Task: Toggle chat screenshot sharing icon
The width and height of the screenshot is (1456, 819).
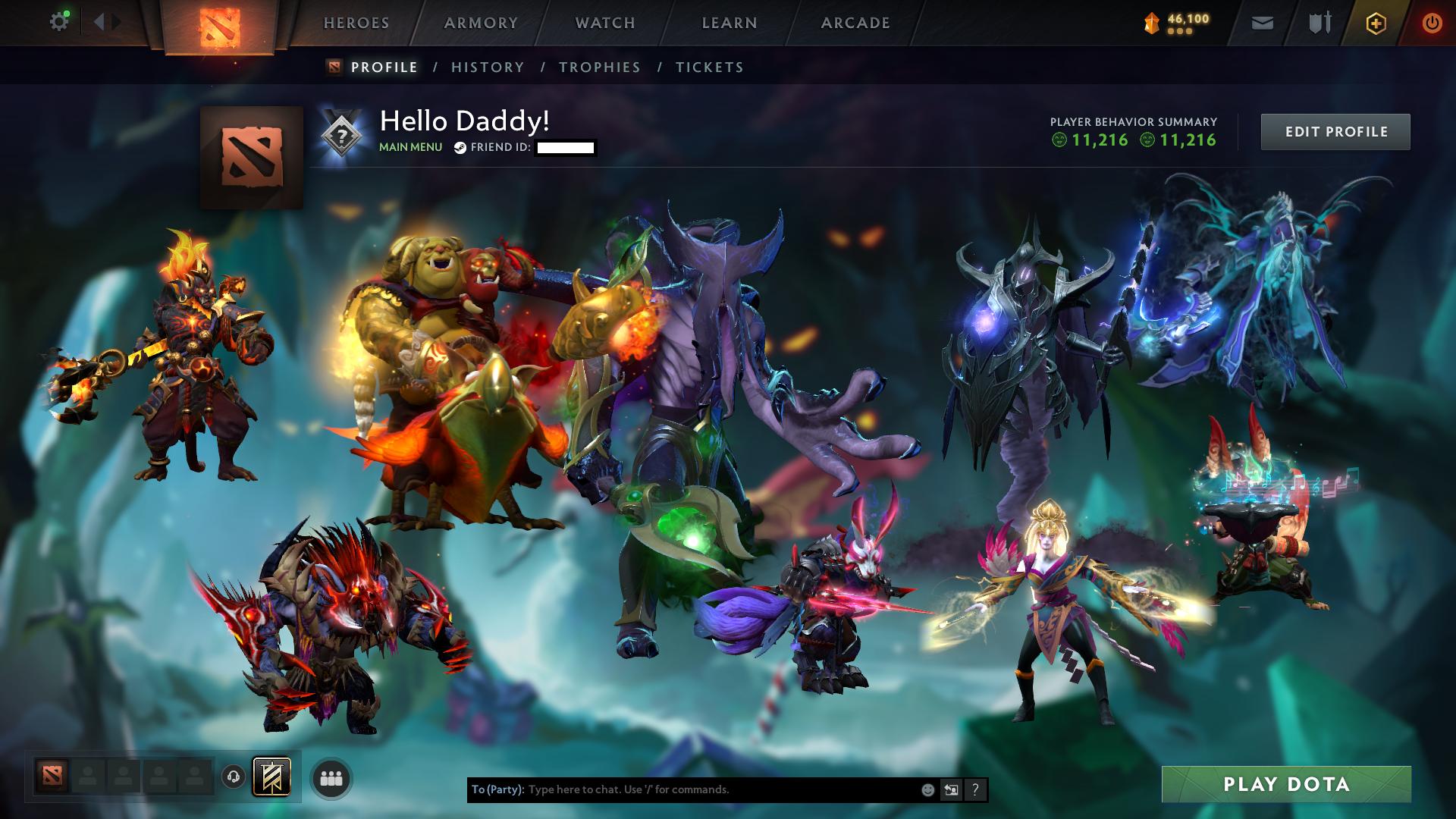Action: click(x=952, y=790)
